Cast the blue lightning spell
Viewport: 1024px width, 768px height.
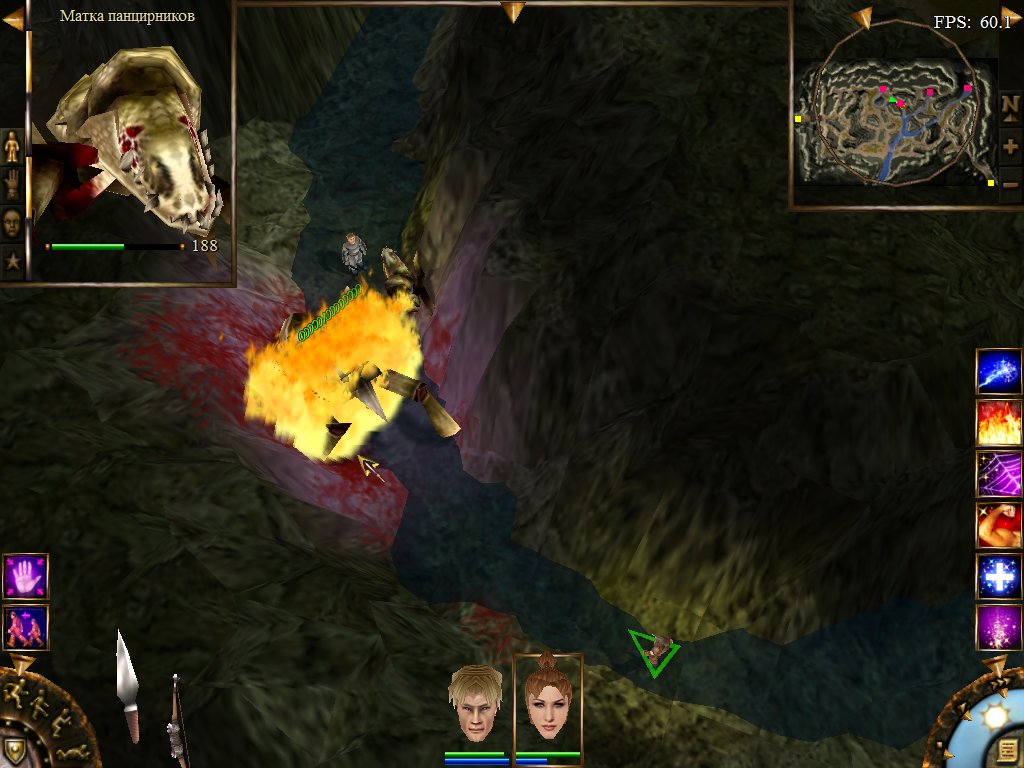(998, 372)
